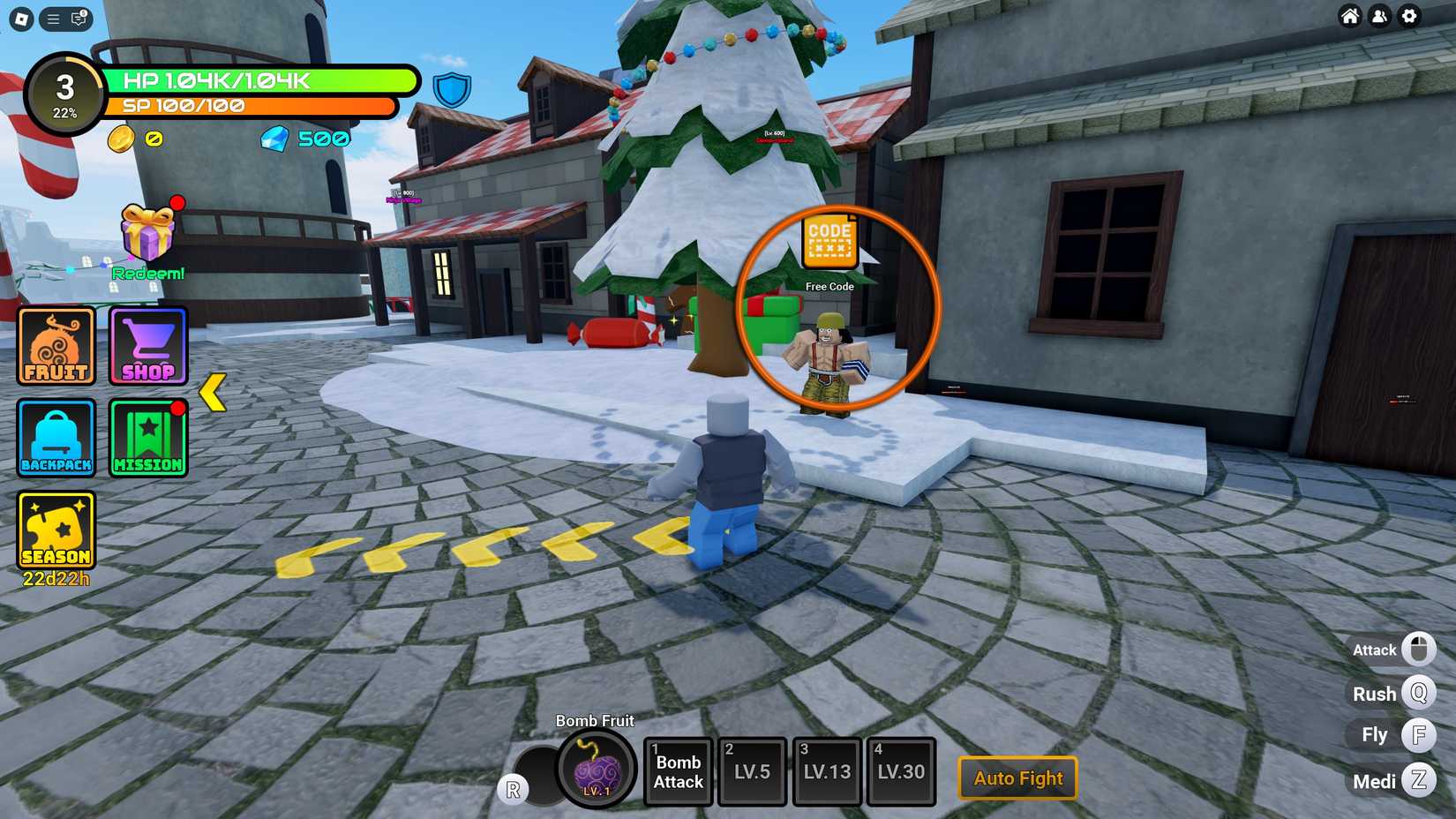Screen dimensions: 1456x819
Task: Click the orange SP stamina bar
Action: pyautogui.click(x=247, y=105)
